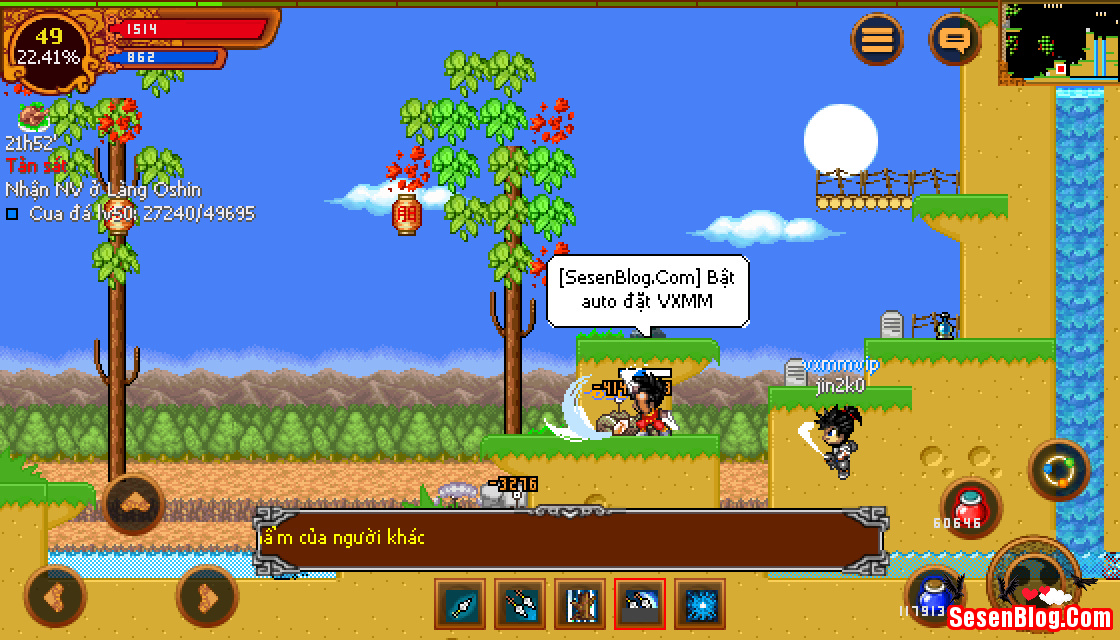
Task: Activate the blue ice burst skill
Action: [x=700, y=604]
